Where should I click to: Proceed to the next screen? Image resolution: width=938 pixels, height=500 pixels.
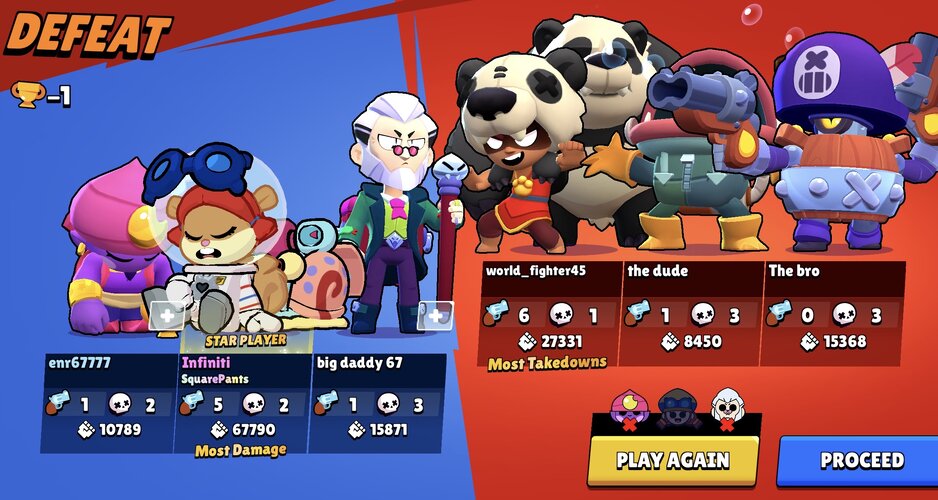861,460
